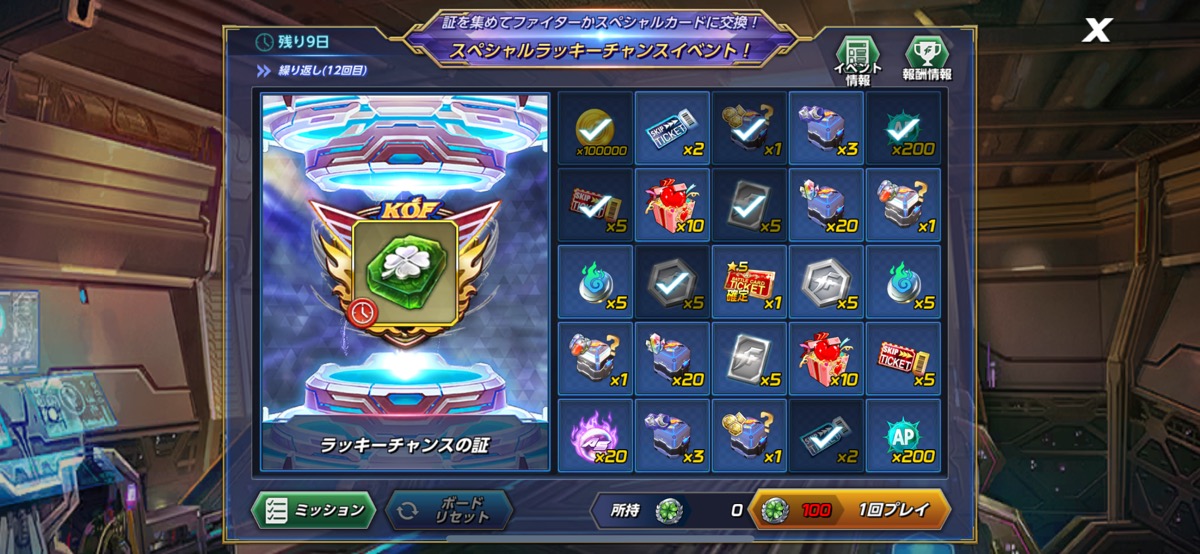Viewport: 1200px width, 554px height.
Task: Open the イベント情報 event info
Action: [857, 60]
